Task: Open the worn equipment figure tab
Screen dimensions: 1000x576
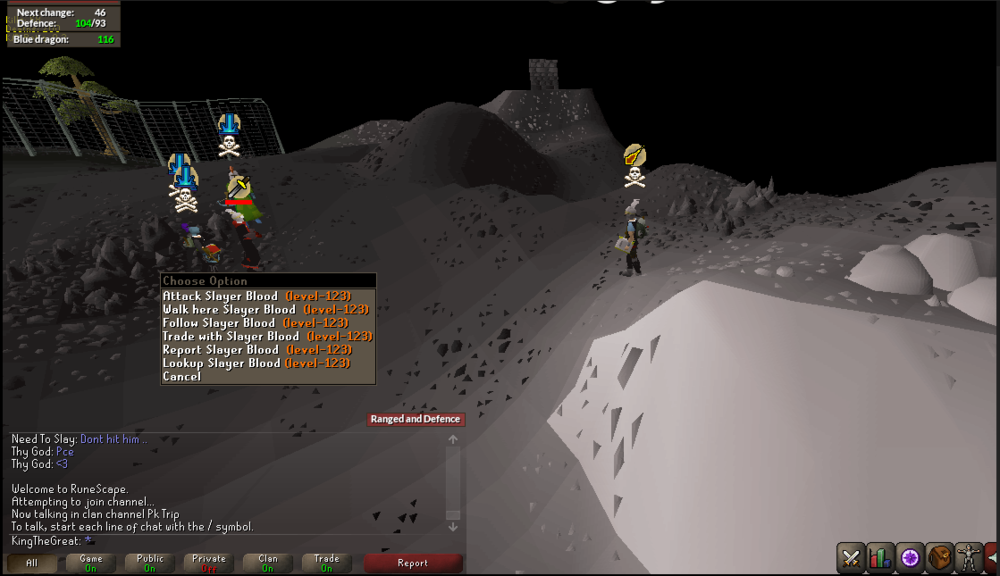Action: [x=968, y=557]
